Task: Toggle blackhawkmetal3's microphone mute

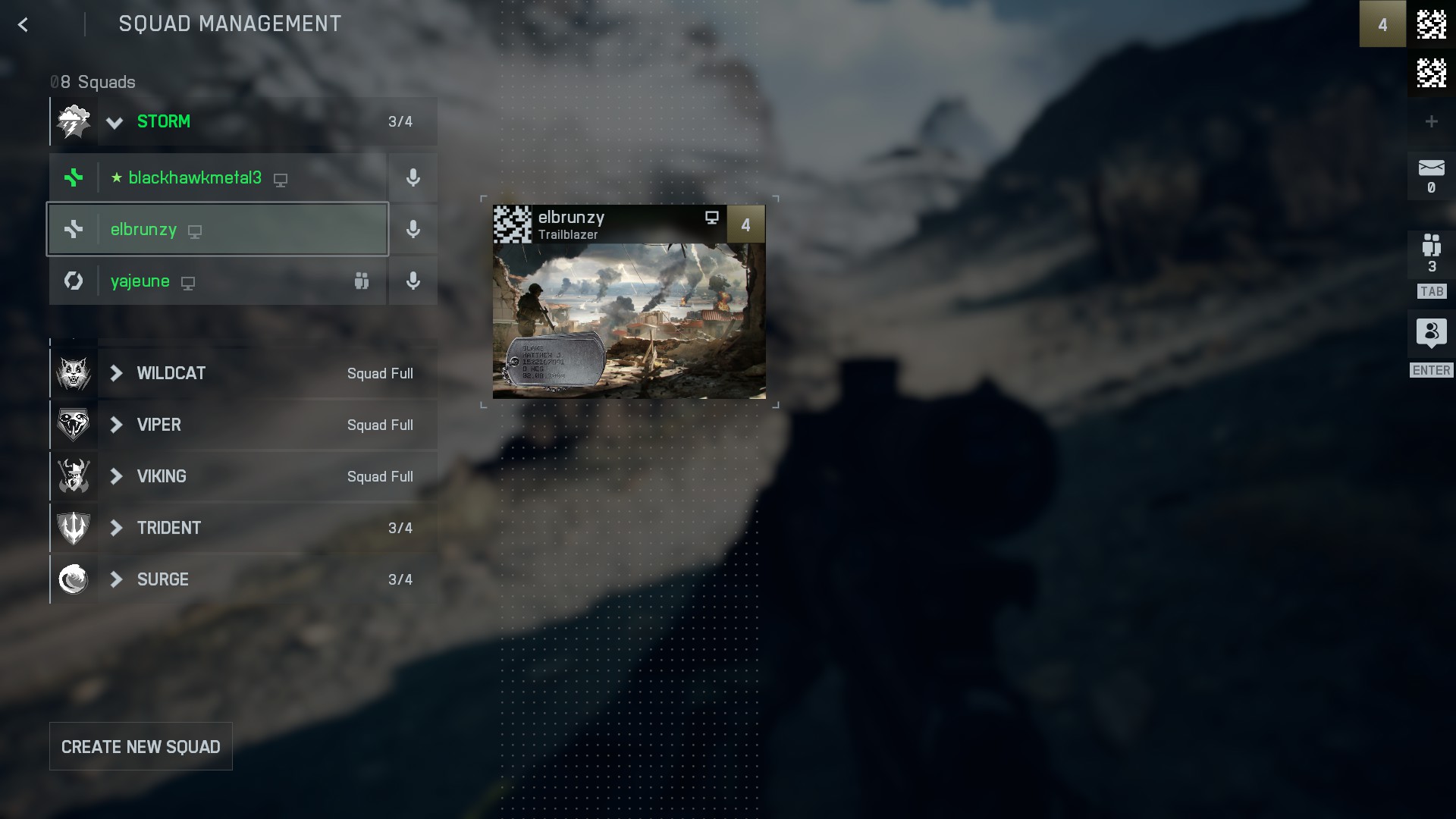Action: coord(413,178)
